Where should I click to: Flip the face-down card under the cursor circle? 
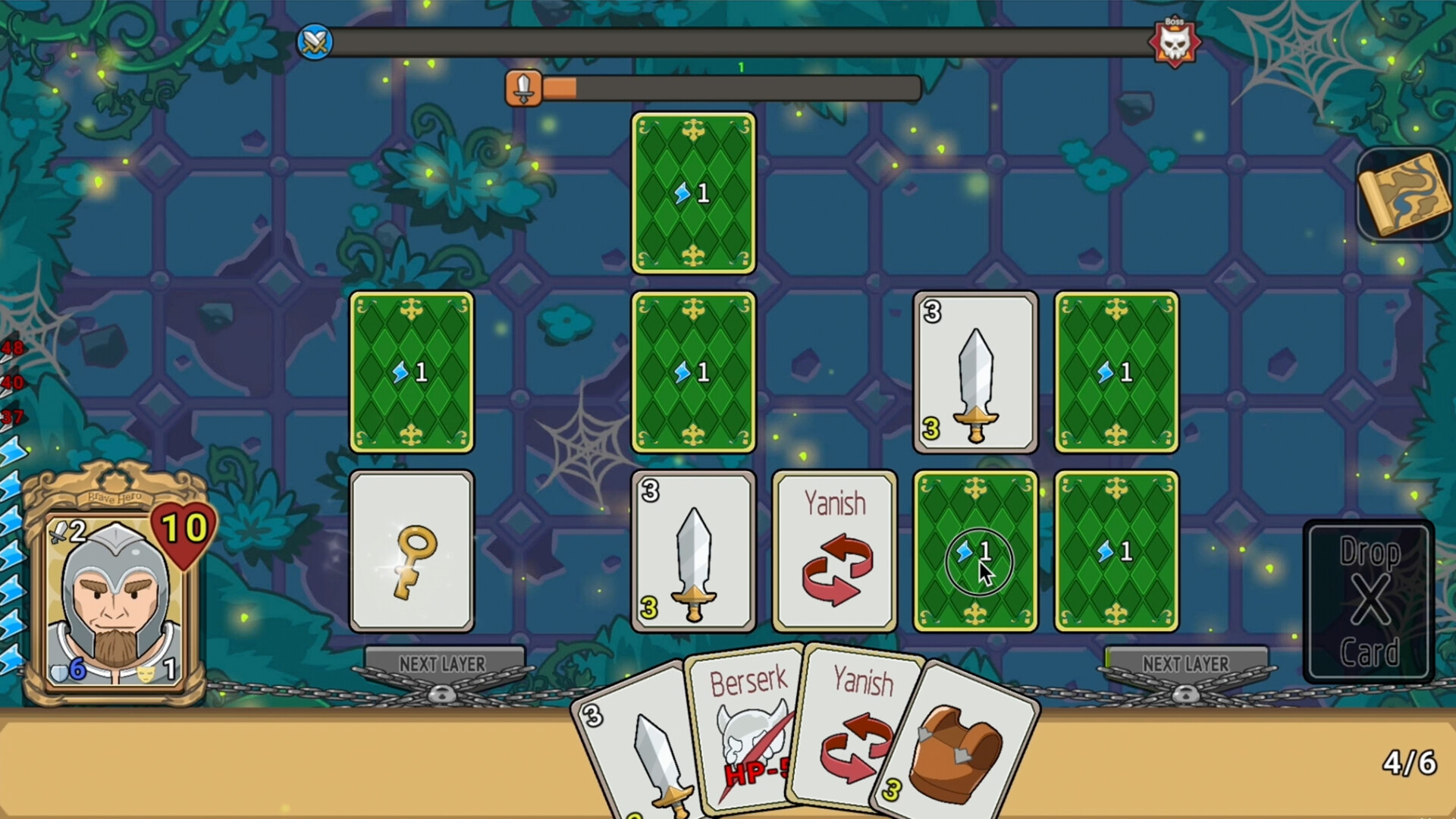tap(974, 551)
